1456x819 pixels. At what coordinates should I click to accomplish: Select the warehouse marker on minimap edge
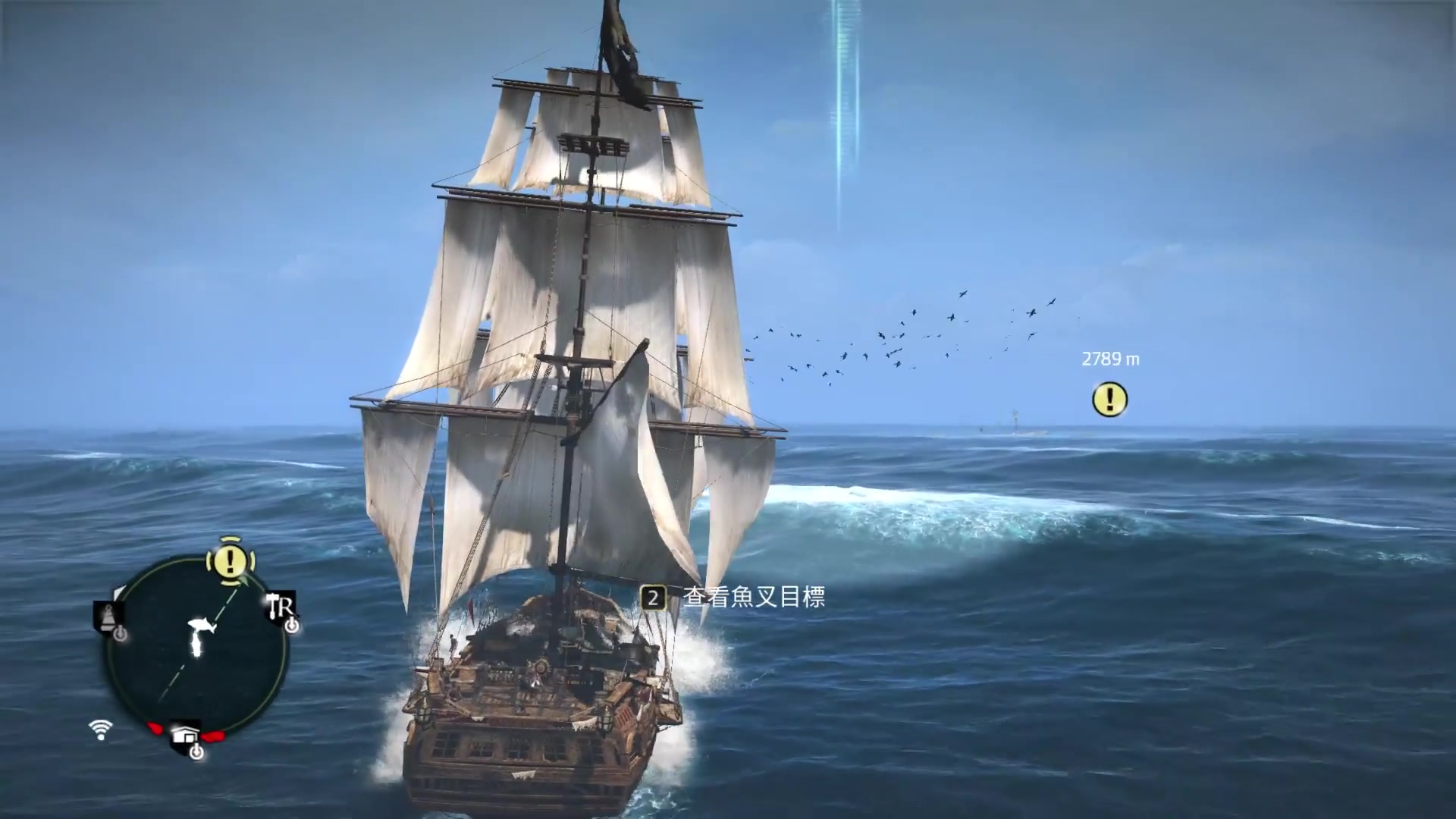186,736
